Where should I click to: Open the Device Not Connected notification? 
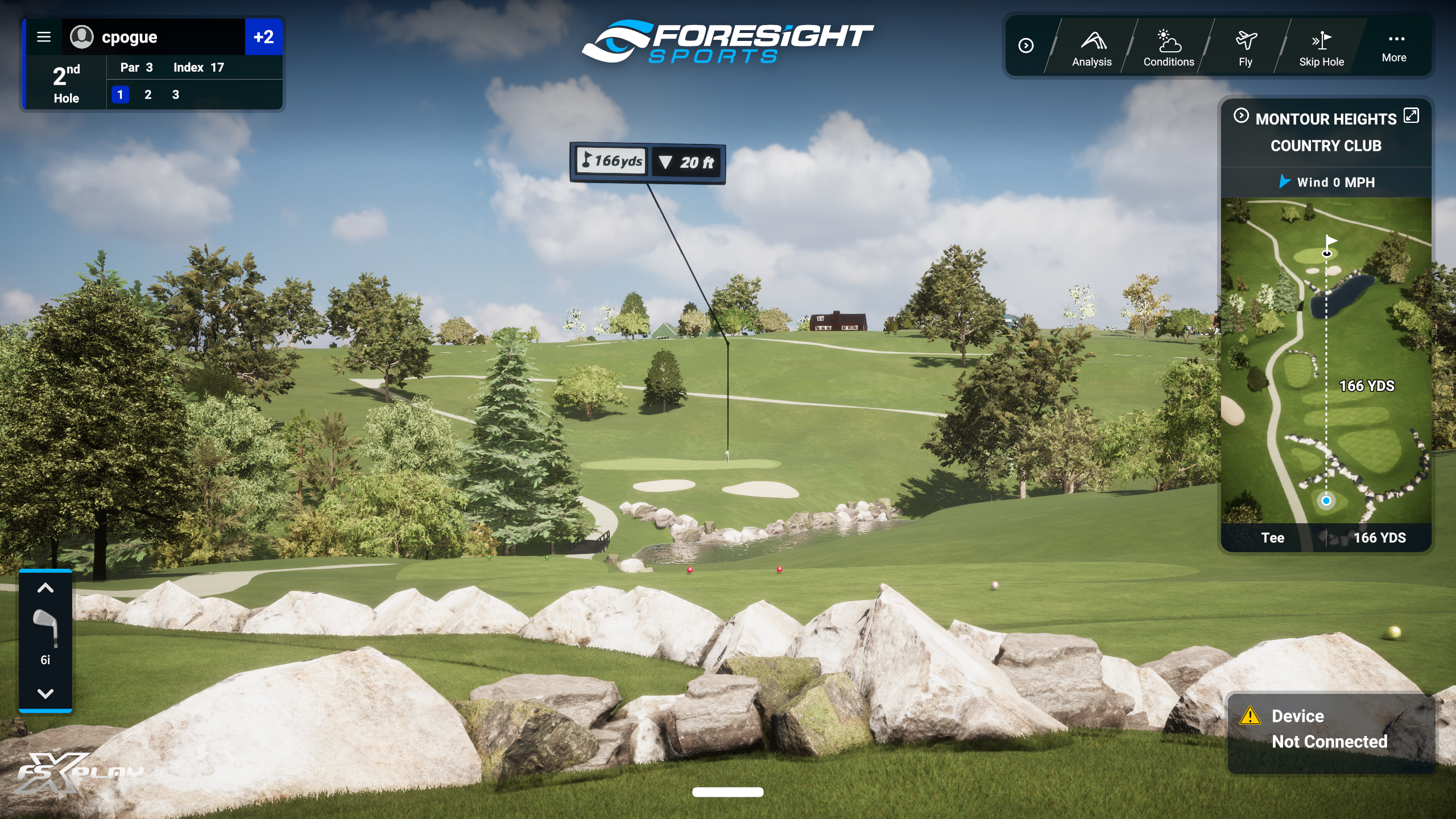coord(1331,729)
